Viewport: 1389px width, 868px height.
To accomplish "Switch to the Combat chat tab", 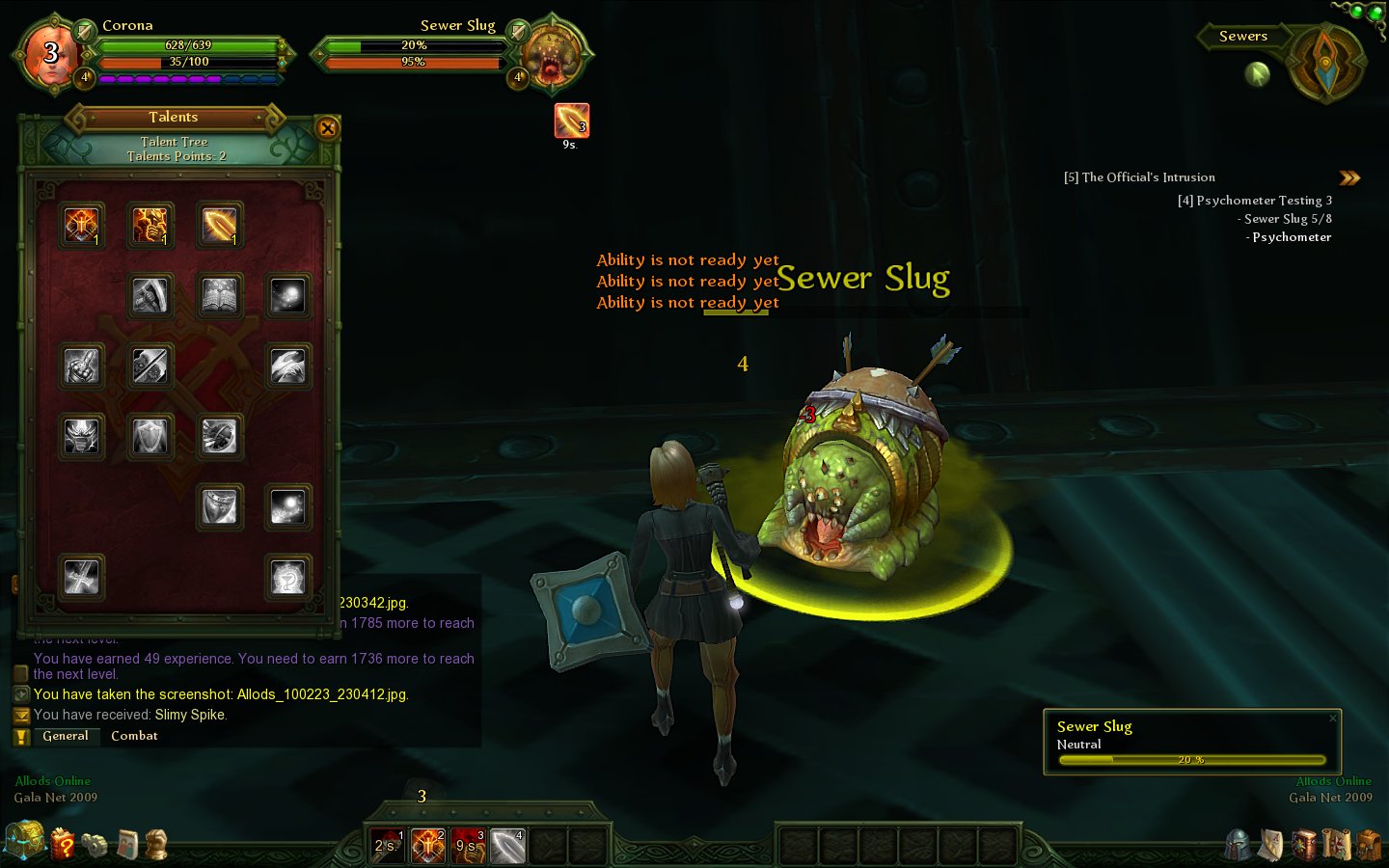I will coord(134,736).
